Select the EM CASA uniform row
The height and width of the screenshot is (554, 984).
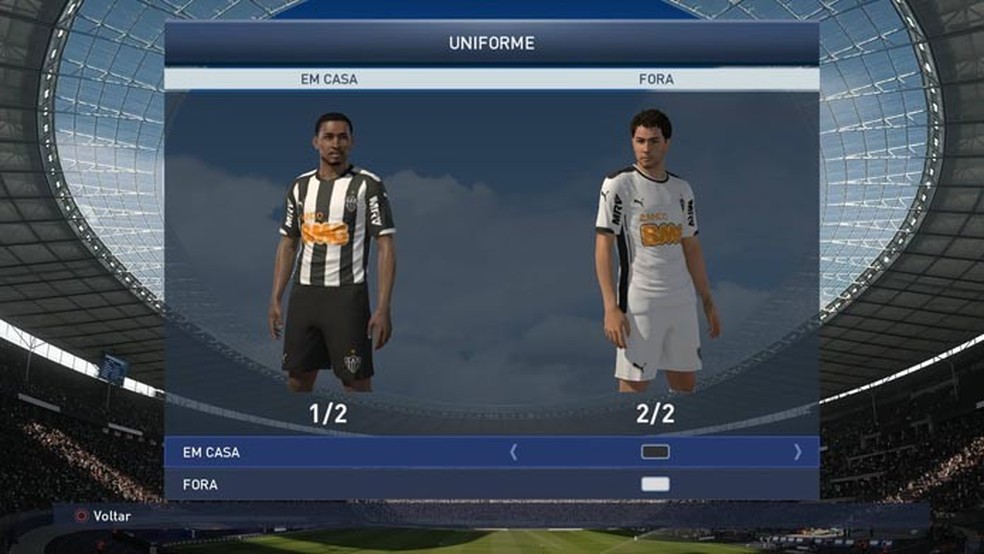(212, 452)
